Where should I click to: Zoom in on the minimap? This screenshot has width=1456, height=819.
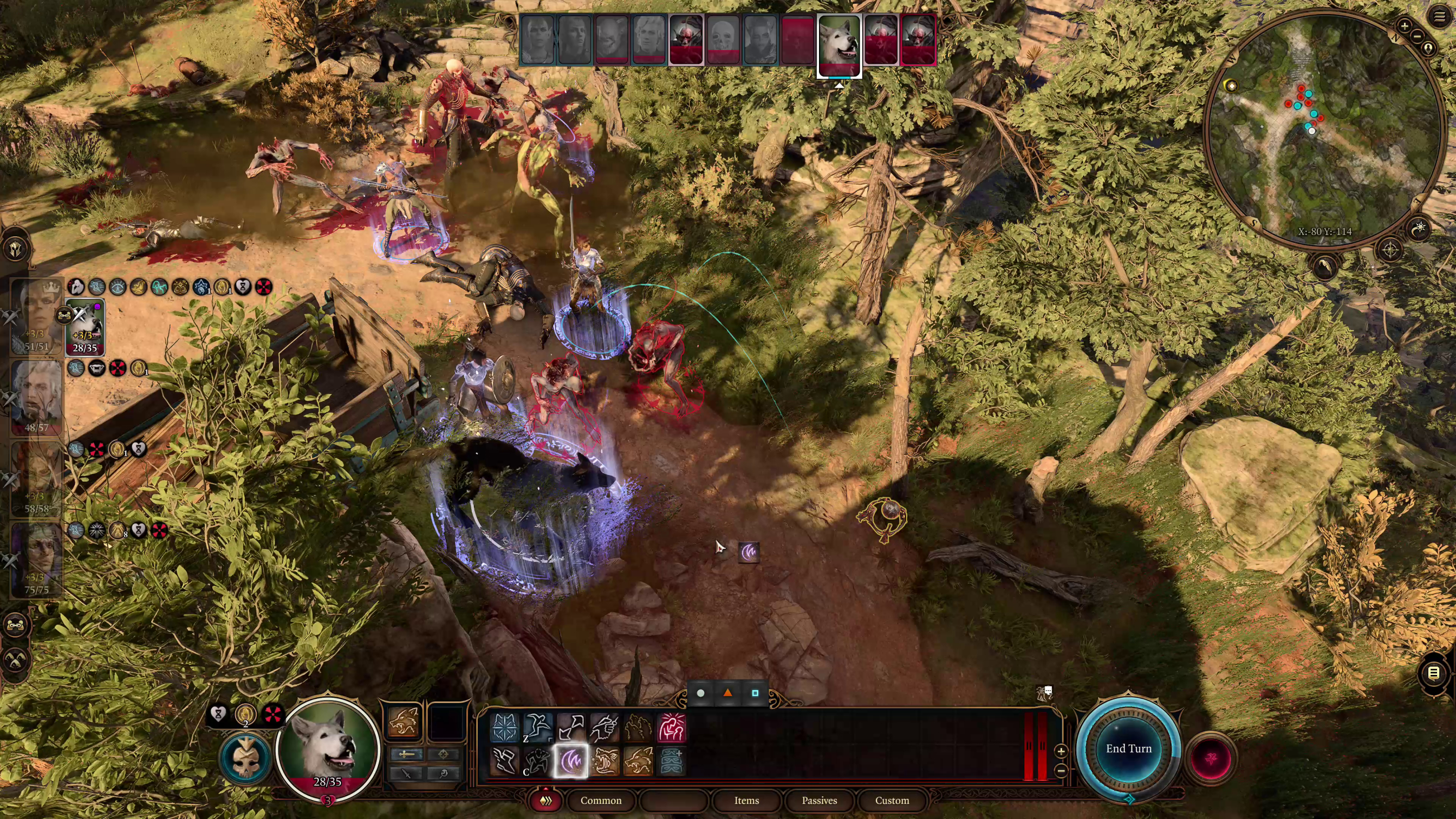1405,25
